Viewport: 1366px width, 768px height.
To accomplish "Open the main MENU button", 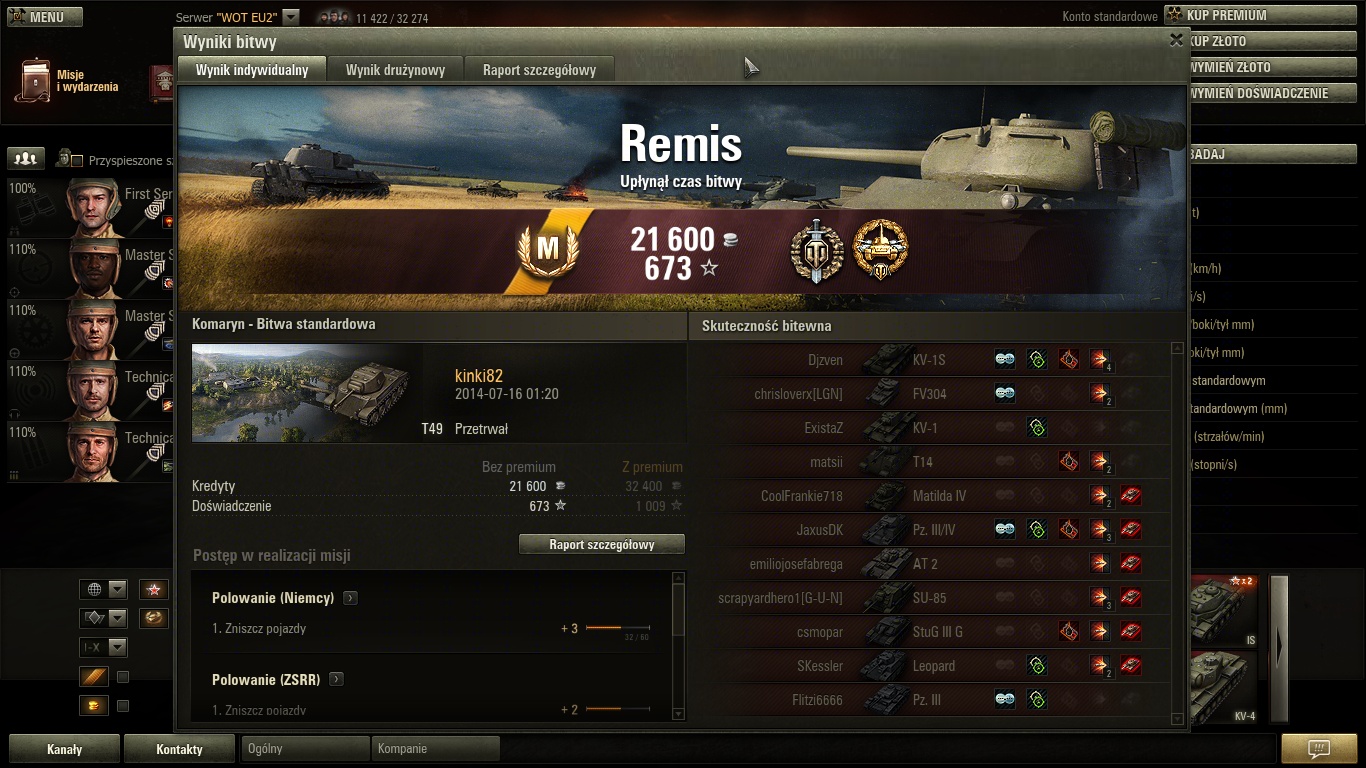I will (45, 17).
